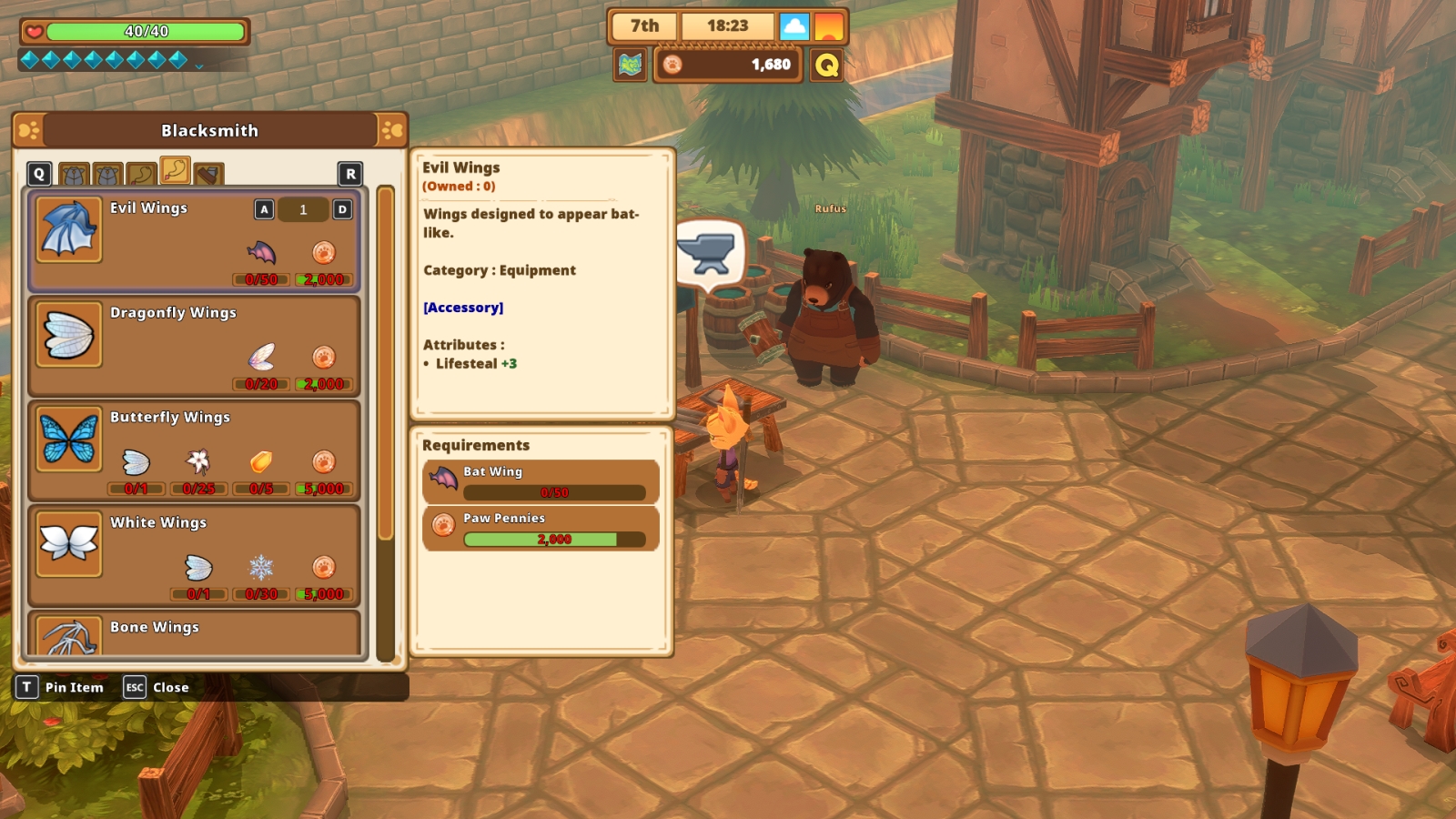Switch to the hammer and ingot tab
This screenshot has width=1456, height=819.
point(208,174)
